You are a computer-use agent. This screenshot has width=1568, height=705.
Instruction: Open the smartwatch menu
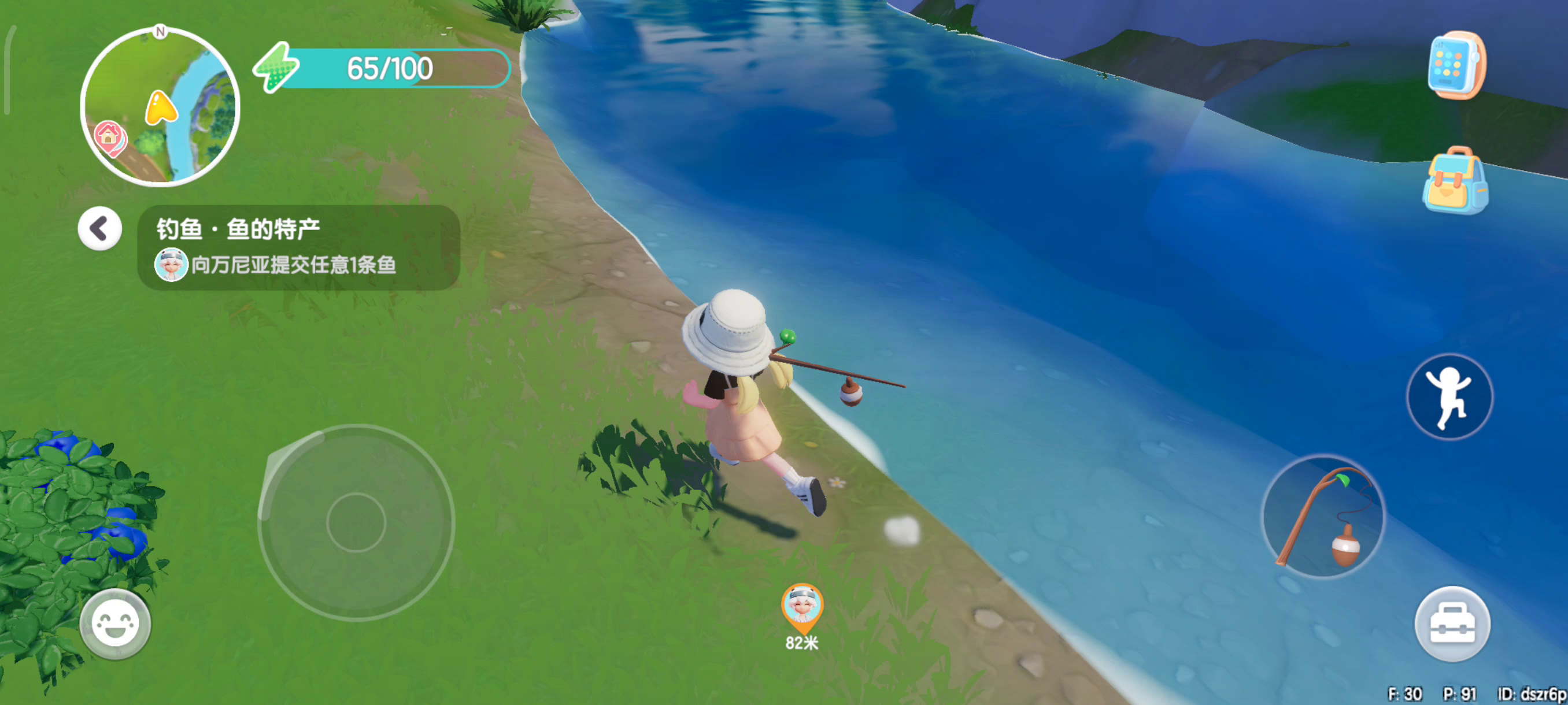(x=1456, y=65)
